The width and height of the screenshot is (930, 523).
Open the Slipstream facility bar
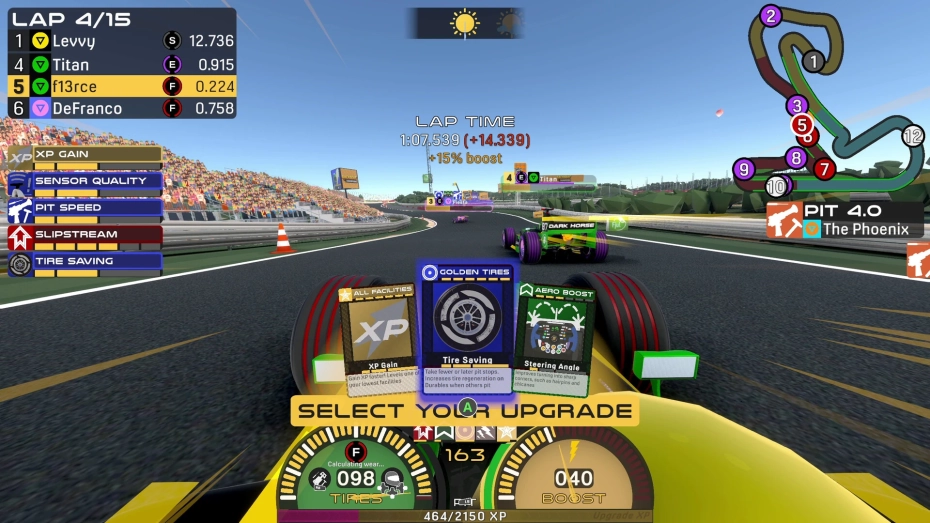[85, 236]
